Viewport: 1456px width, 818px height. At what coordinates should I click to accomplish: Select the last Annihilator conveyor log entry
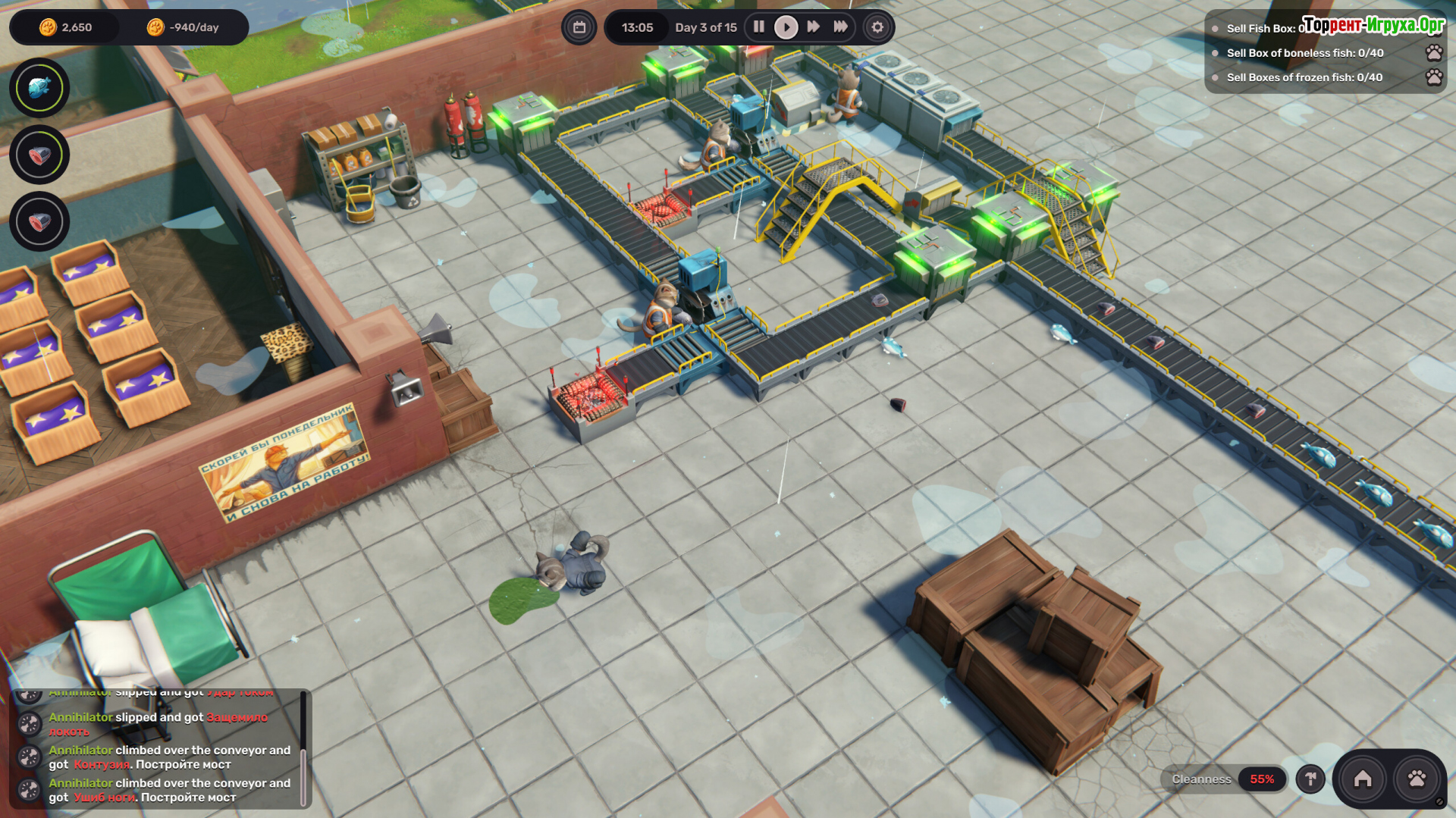coord(169,790)
